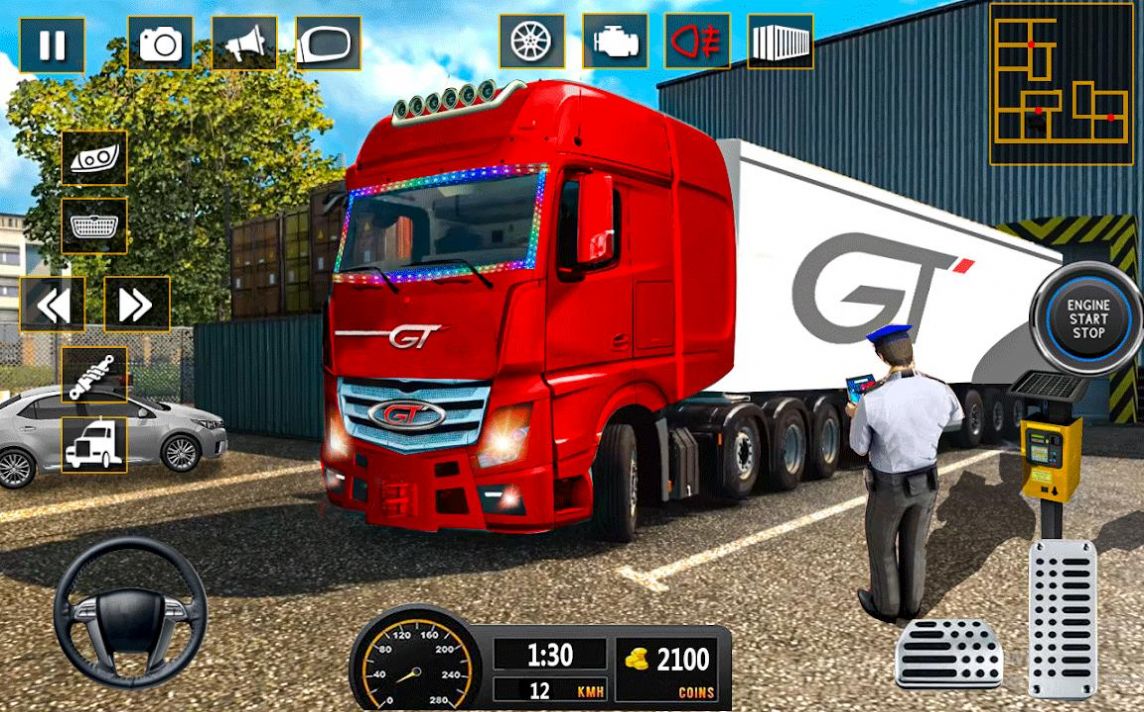Step on the brake pedal
The width and height of the screenshot is (1144, 712).
[x=949, y=653]
